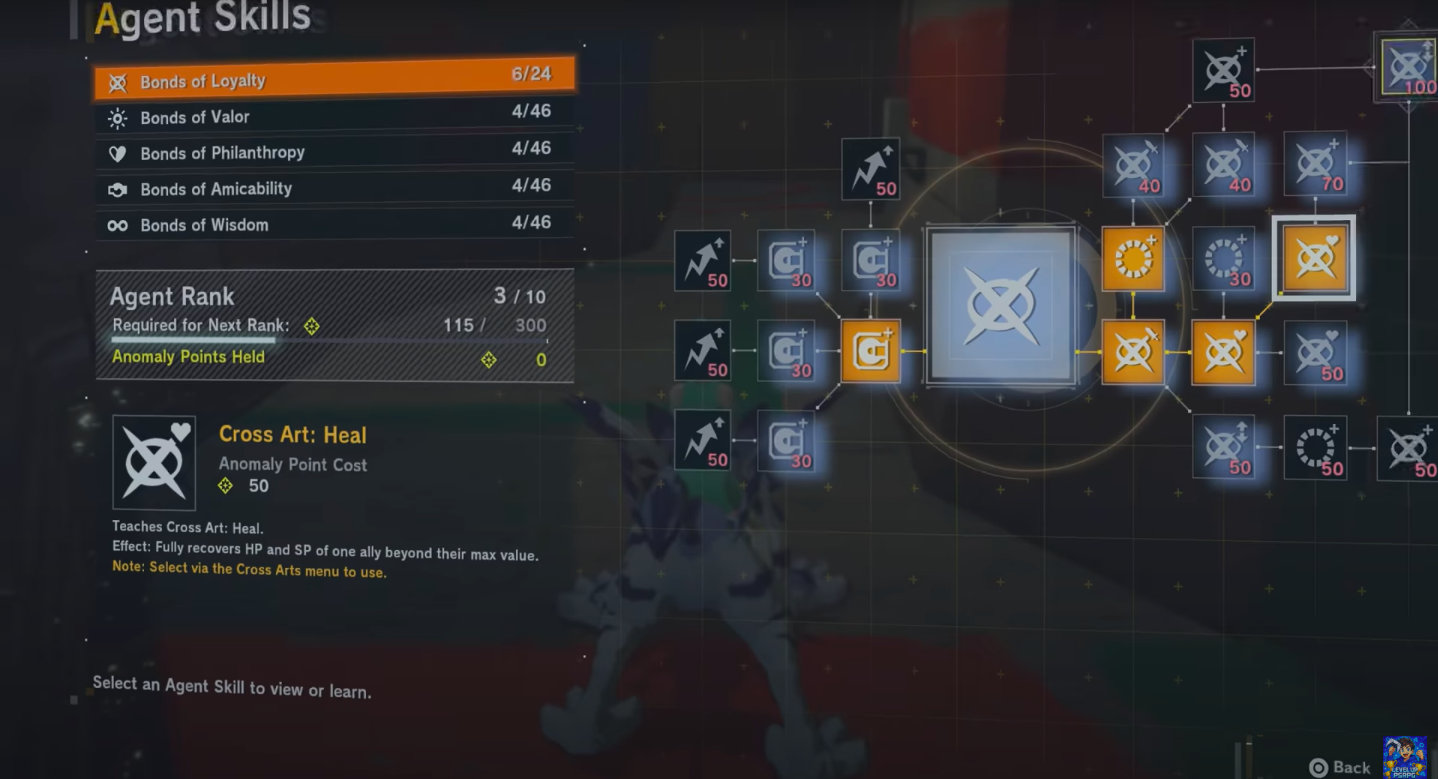Viewport: 1438px width, 779px height.
Task: Show the Bonds of Wisdom skills
Action: coord(334,225)
